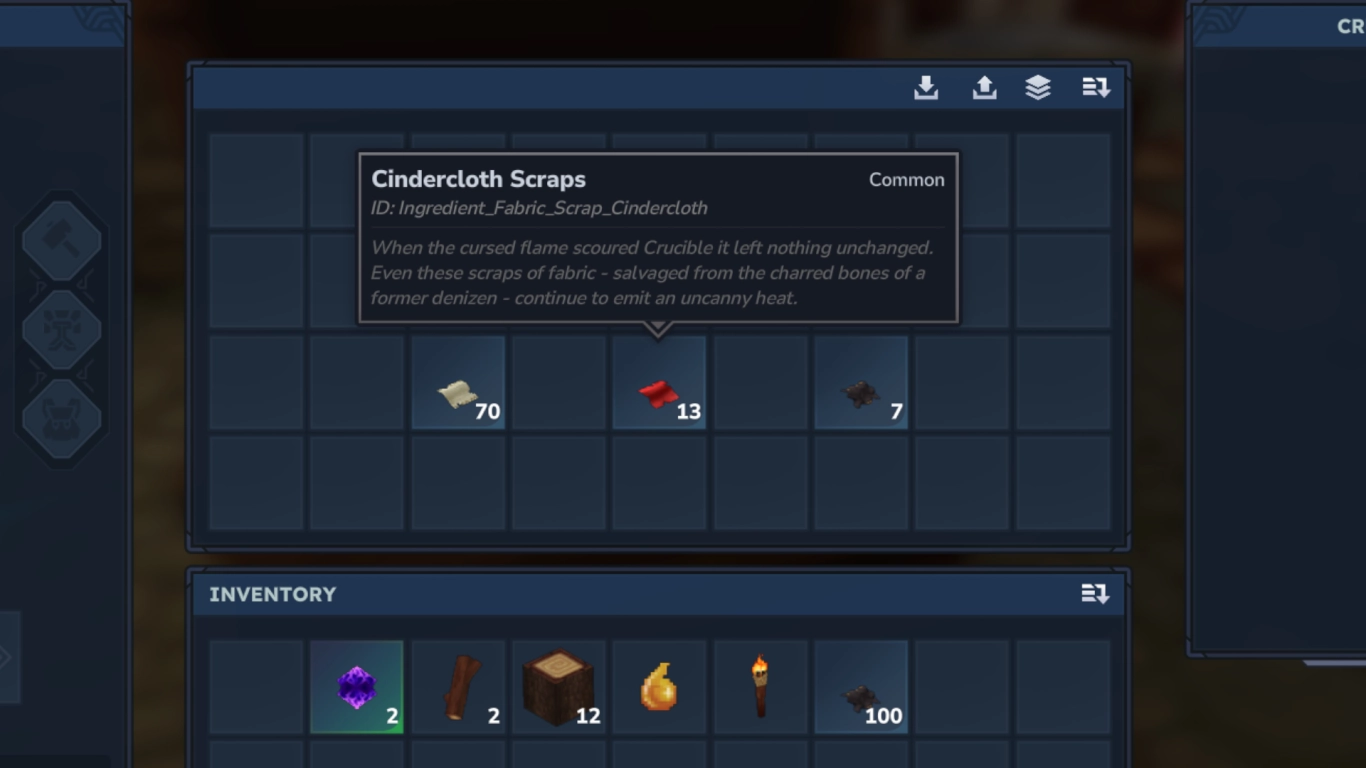Pick up the torch from inventory
This screenshot has height=768, width=1366.
759,687
